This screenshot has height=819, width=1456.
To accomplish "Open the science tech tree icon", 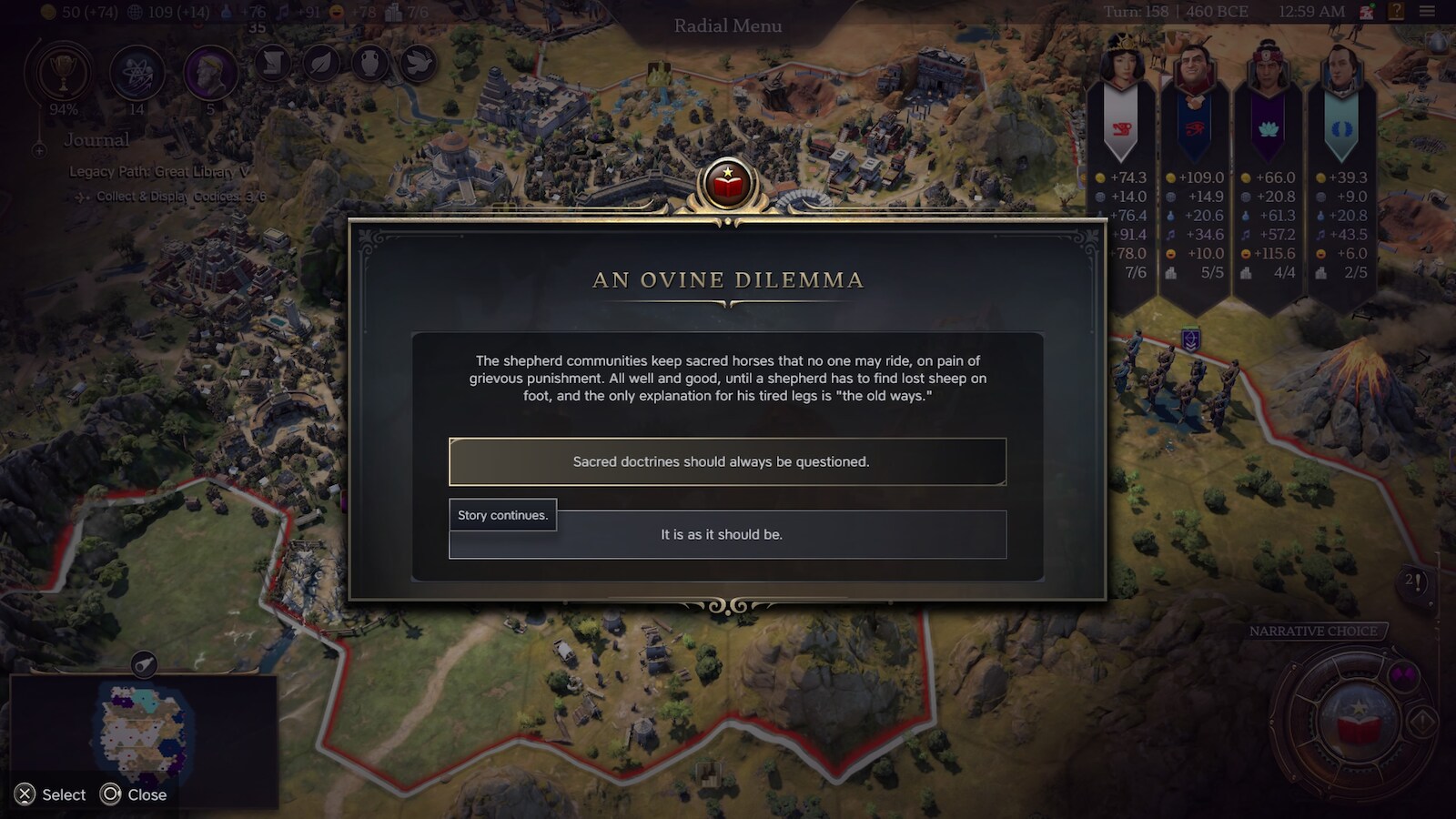I will pyautogui.click(x=136, y=73).
